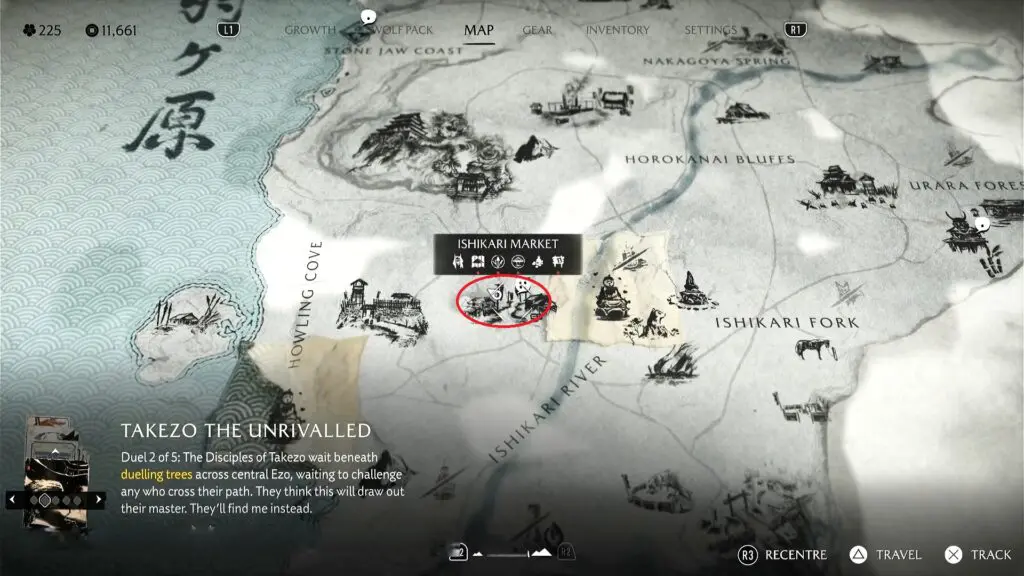Image resolution: width=1024 pixels, height=576 pixels.
Task: Select the horned samurai marker near Urara Forest
Action: (962, 234)
